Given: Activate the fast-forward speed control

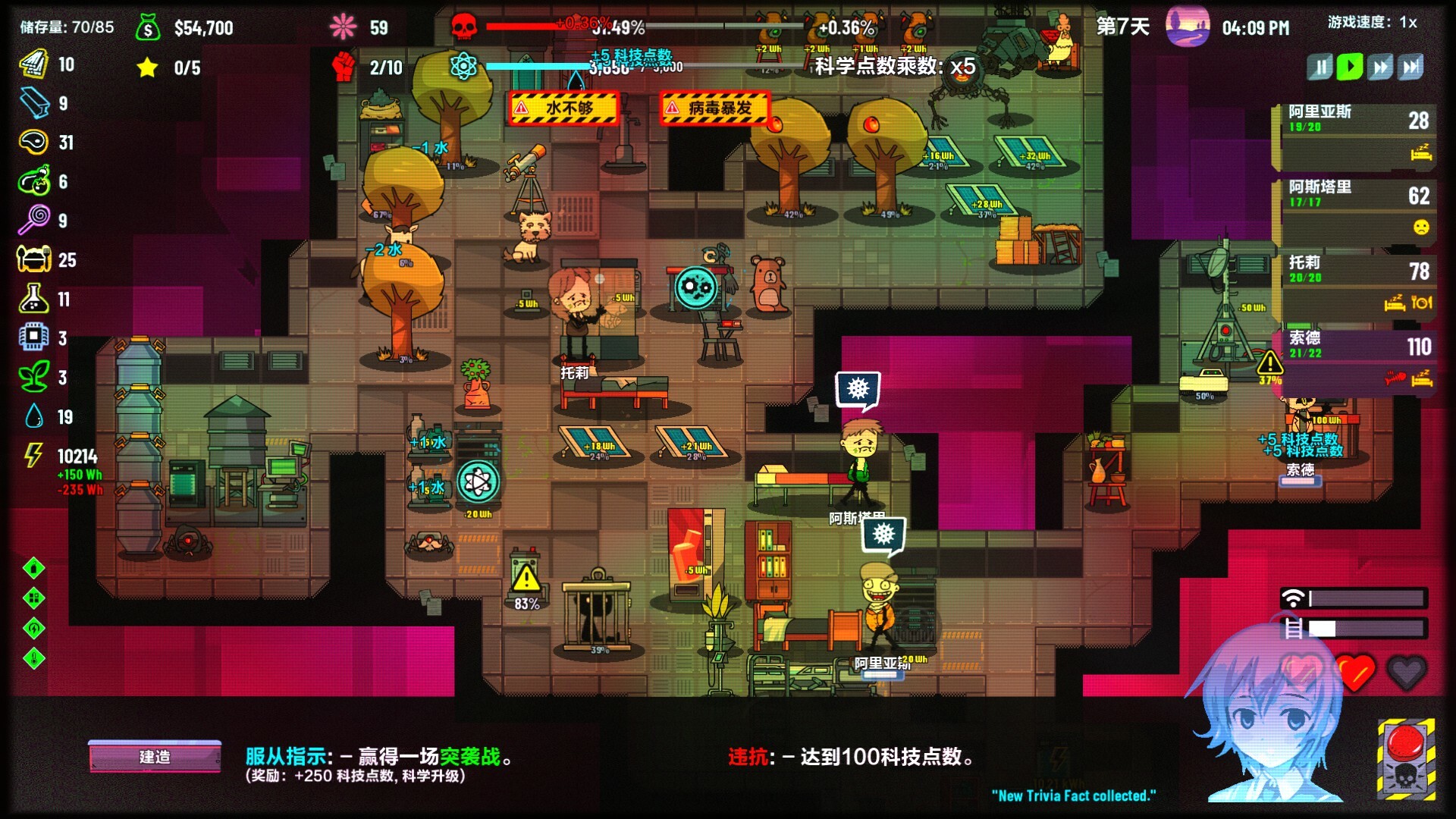Looking at the screenshot, I should (1380, 67).
